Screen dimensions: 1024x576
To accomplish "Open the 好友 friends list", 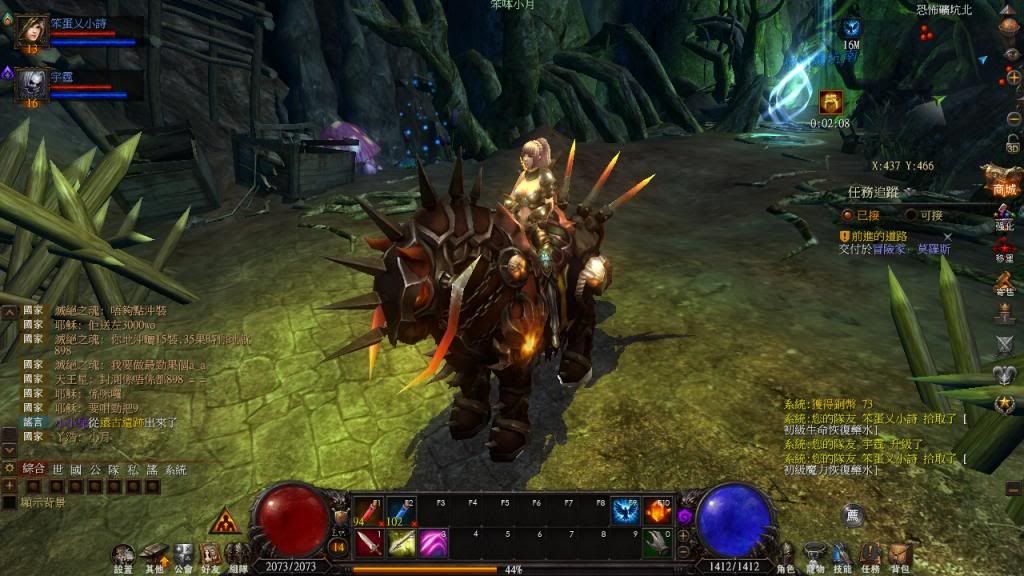I will click(211, 555).
